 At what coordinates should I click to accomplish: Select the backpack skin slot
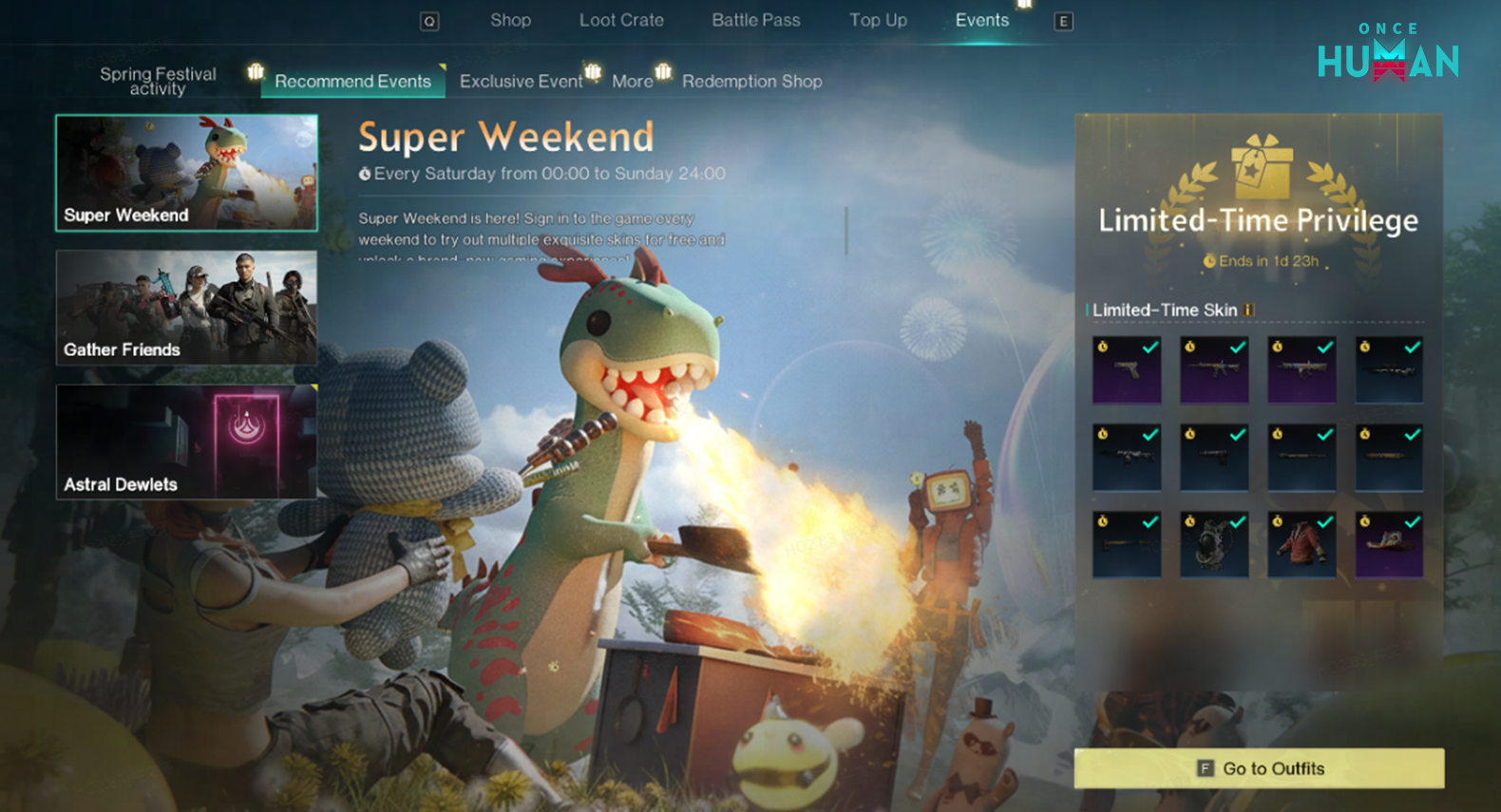point(1214,545)
